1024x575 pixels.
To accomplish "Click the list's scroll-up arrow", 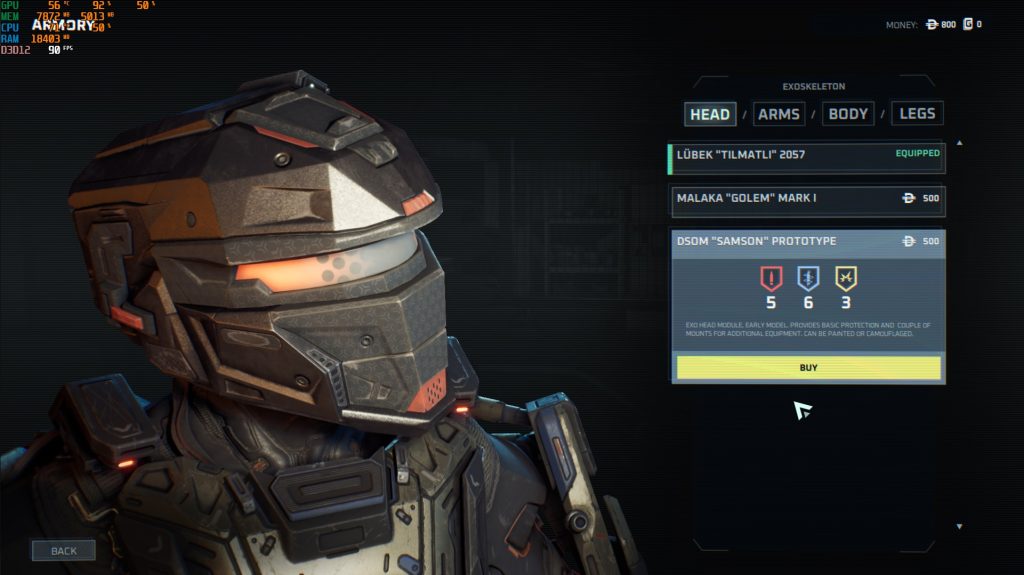I will [x=959, y=143].
